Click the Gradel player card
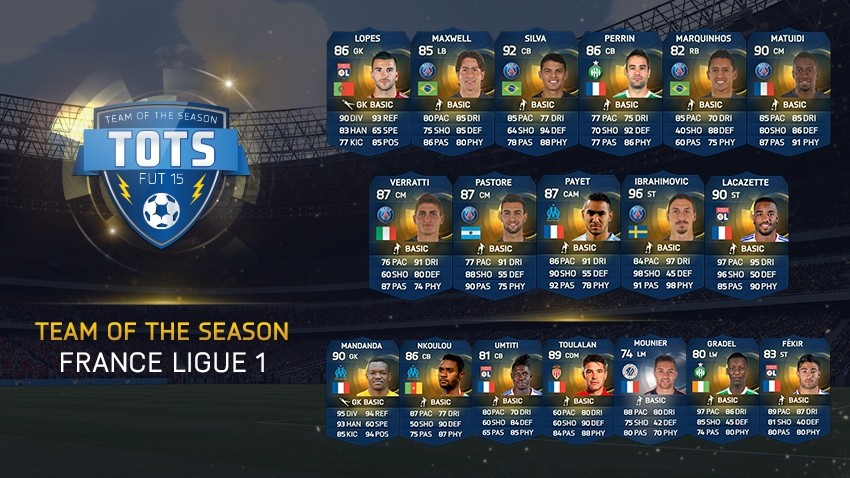 [x=720, y=388]
